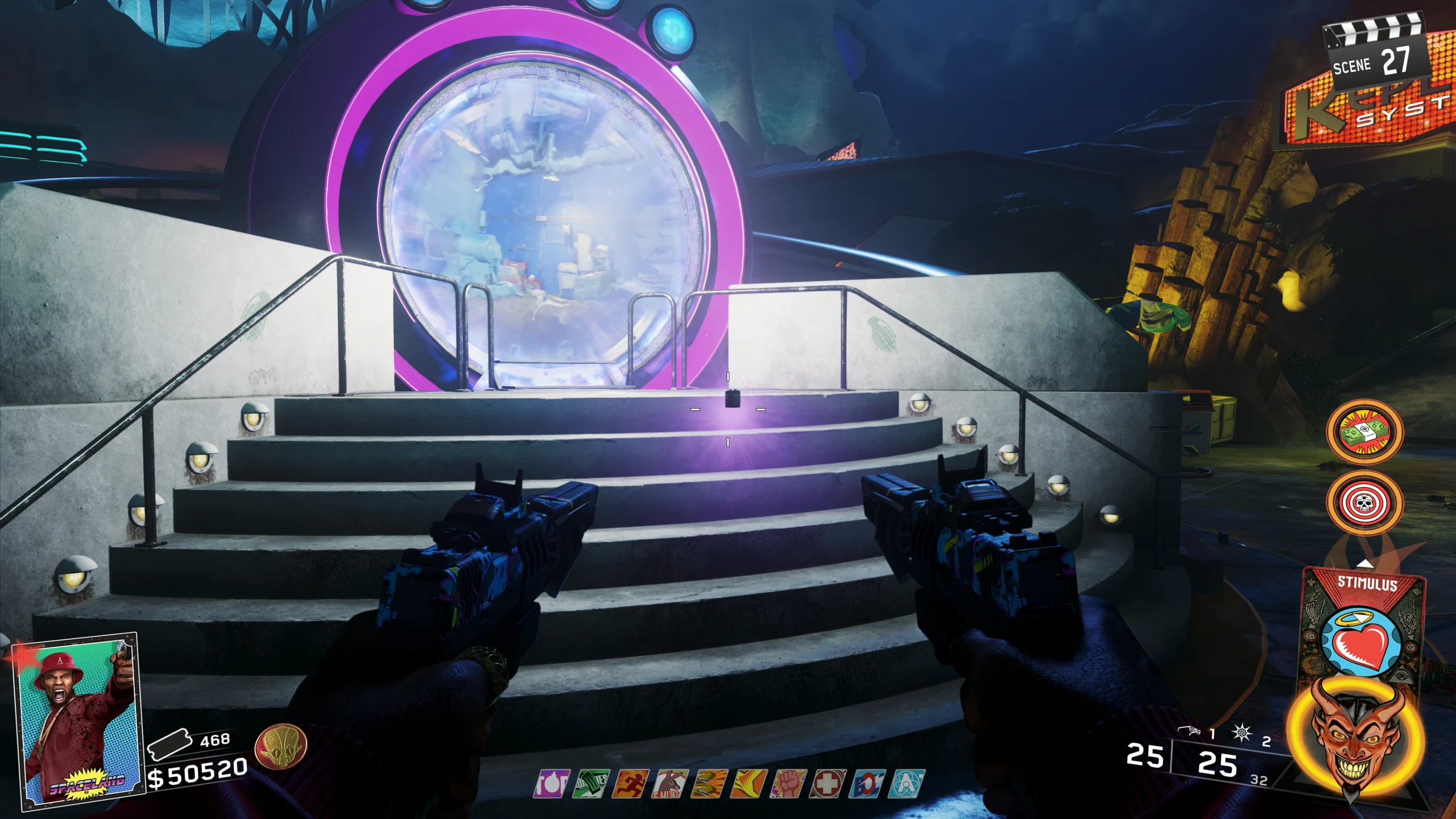Select the ticket counter icon
This screenshot has width=1456, height=819.
(x=168, y=744)
